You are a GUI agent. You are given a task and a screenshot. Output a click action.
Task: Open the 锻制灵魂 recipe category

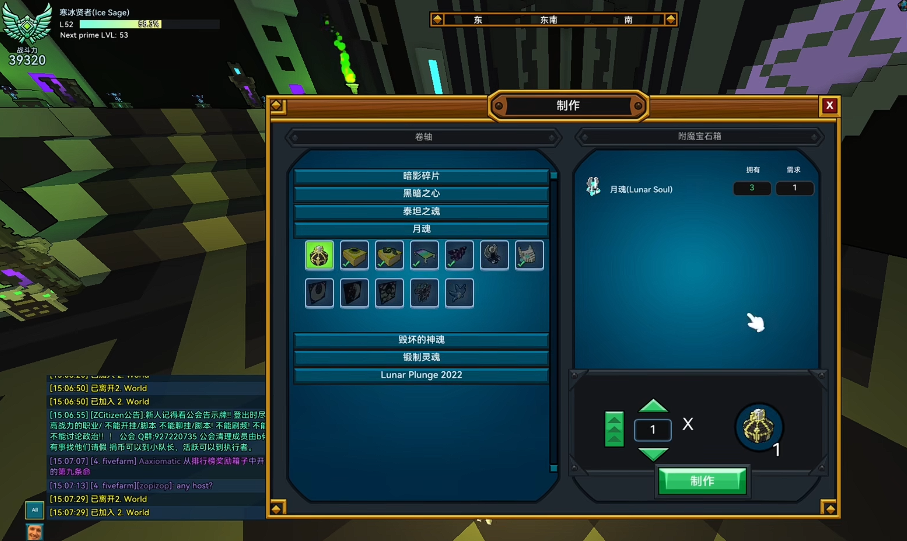click(421, 357)
